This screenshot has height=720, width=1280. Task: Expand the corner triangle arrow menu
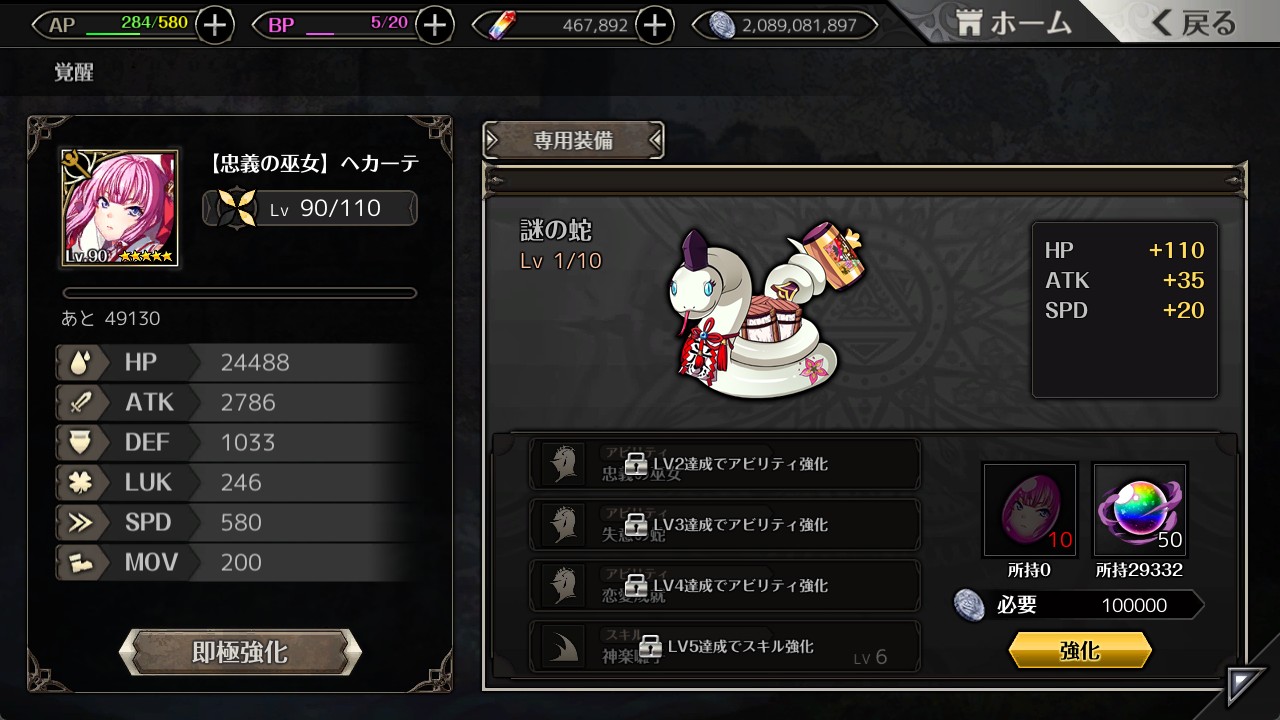1246,685
